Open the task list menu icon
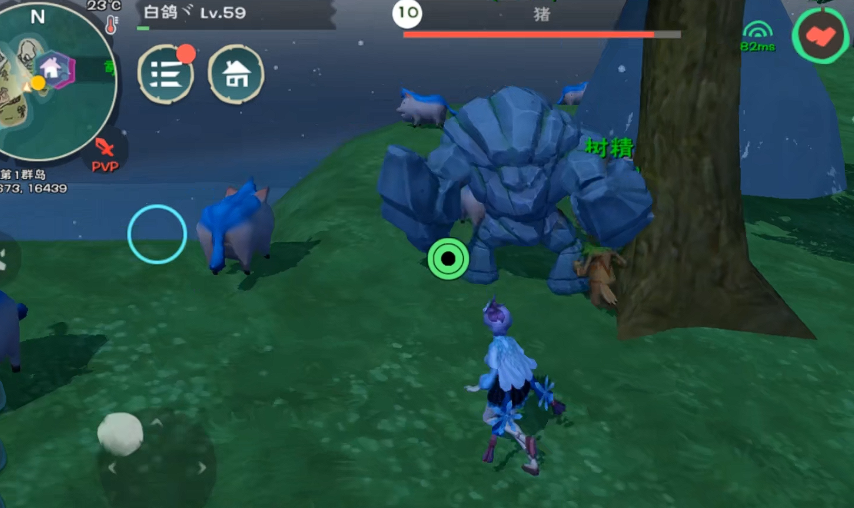The height and width of the screenshot is (508, 854). tap(165, 73)
